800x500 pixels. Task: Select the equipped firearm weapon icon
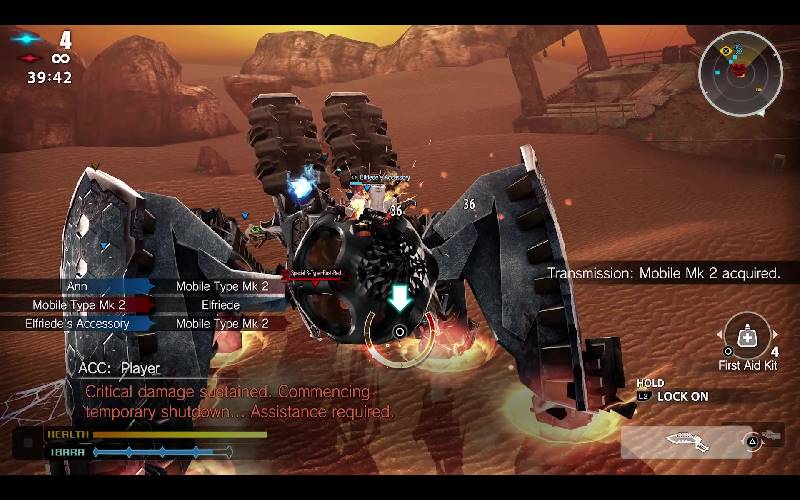(687, 441)
